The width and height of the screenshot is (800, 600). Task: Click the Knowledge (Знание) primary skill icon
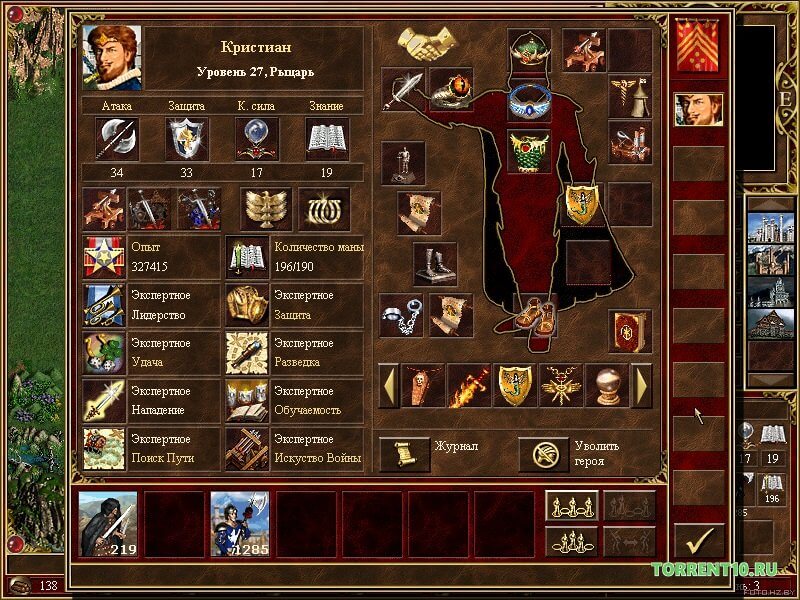point(326,139)
